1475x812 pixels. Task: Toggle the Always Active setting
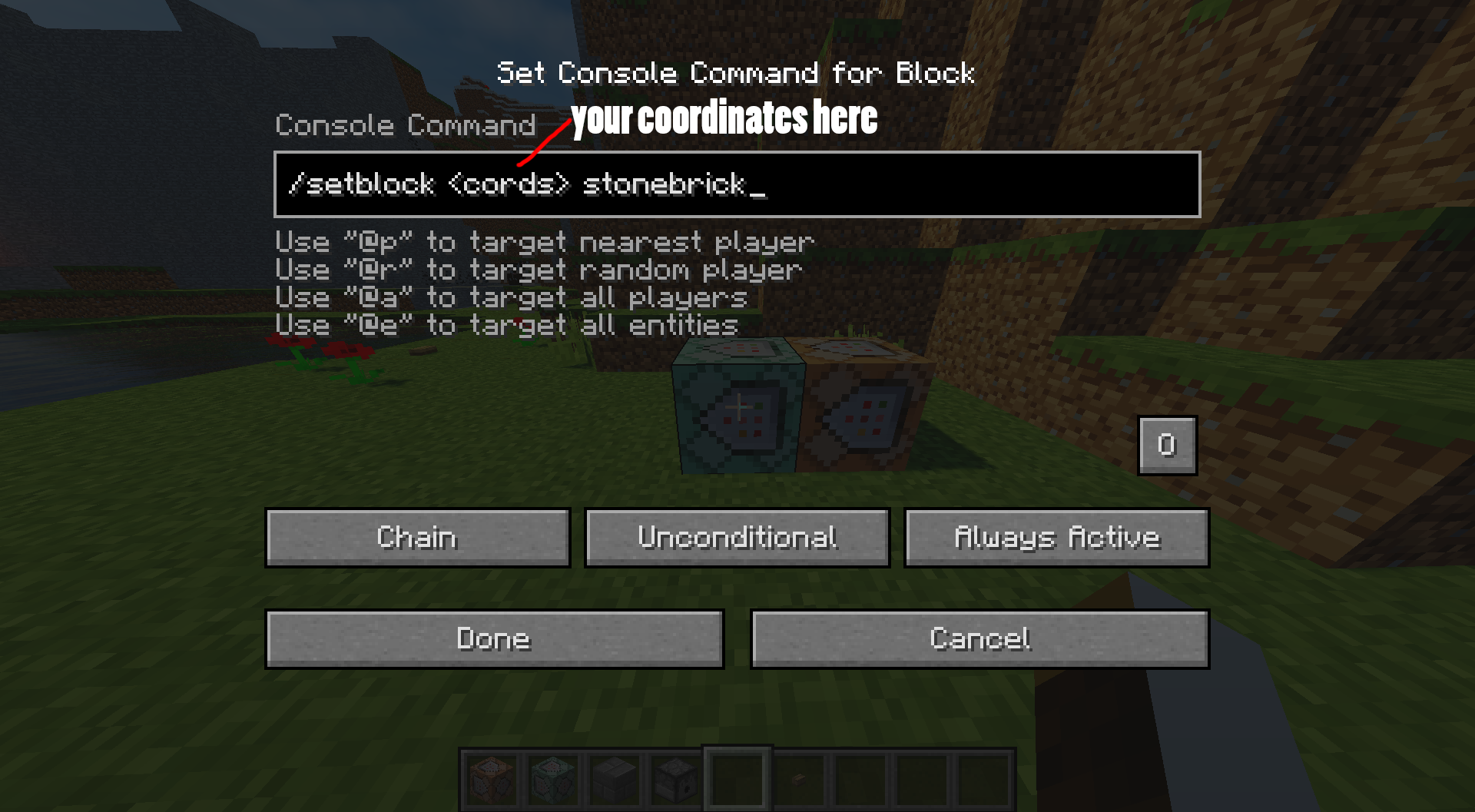tap(1057, 537)
